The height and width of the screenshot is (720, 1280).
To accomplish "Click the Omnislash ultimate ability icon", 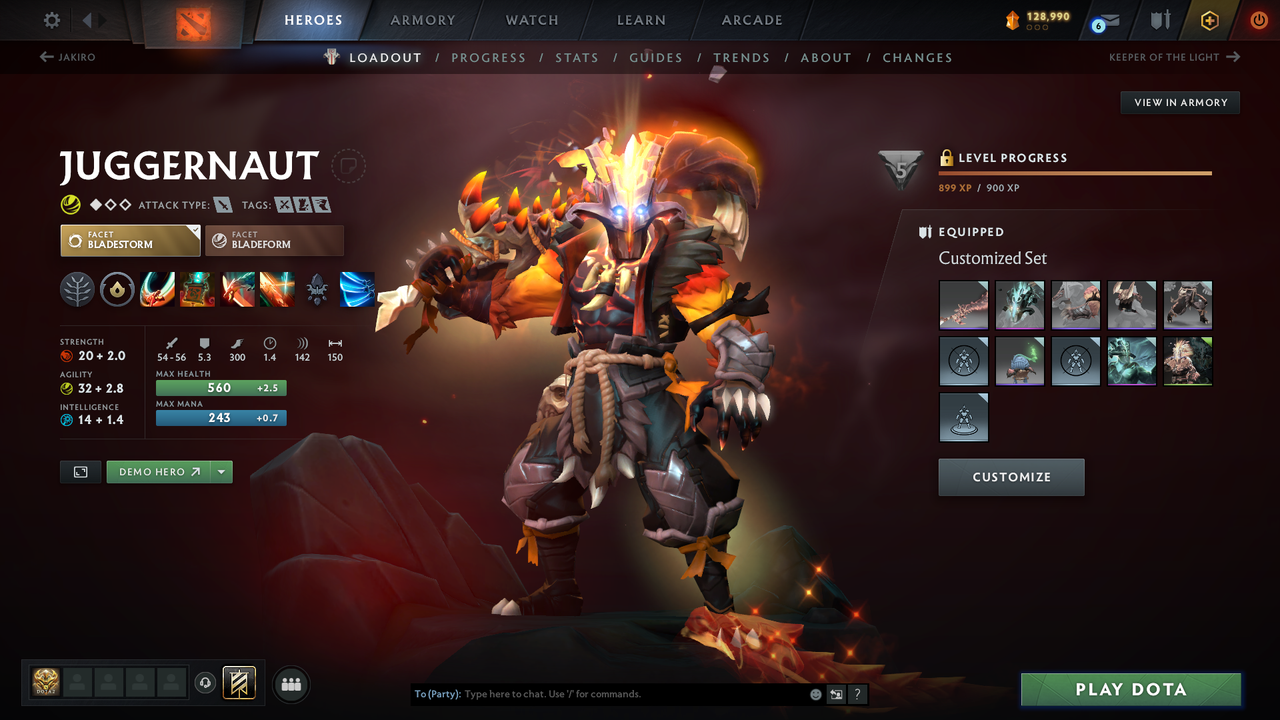I will point(357,289).
